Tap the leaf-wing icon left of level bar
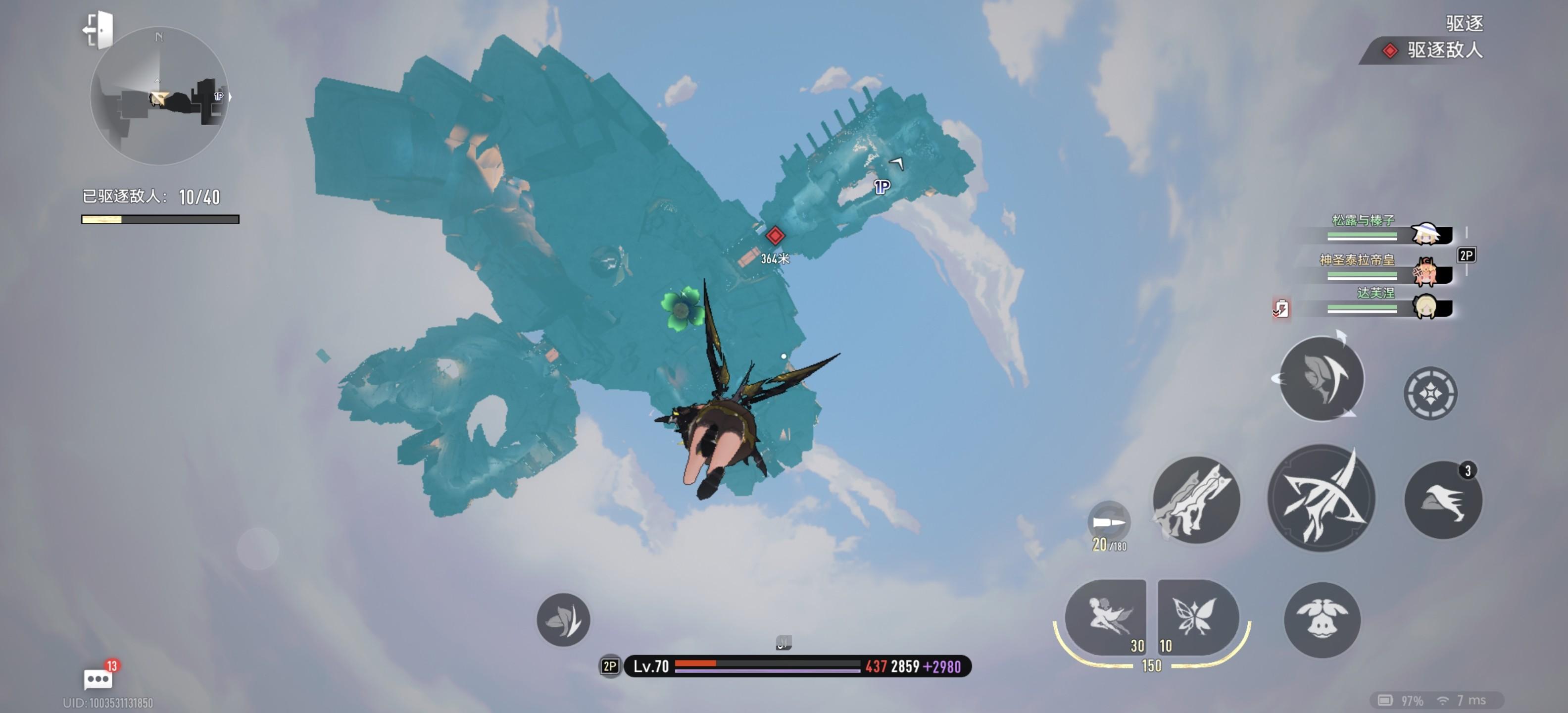Viewport: 1568px width, 713px height. pyautogui.click(x=563, y=620)
